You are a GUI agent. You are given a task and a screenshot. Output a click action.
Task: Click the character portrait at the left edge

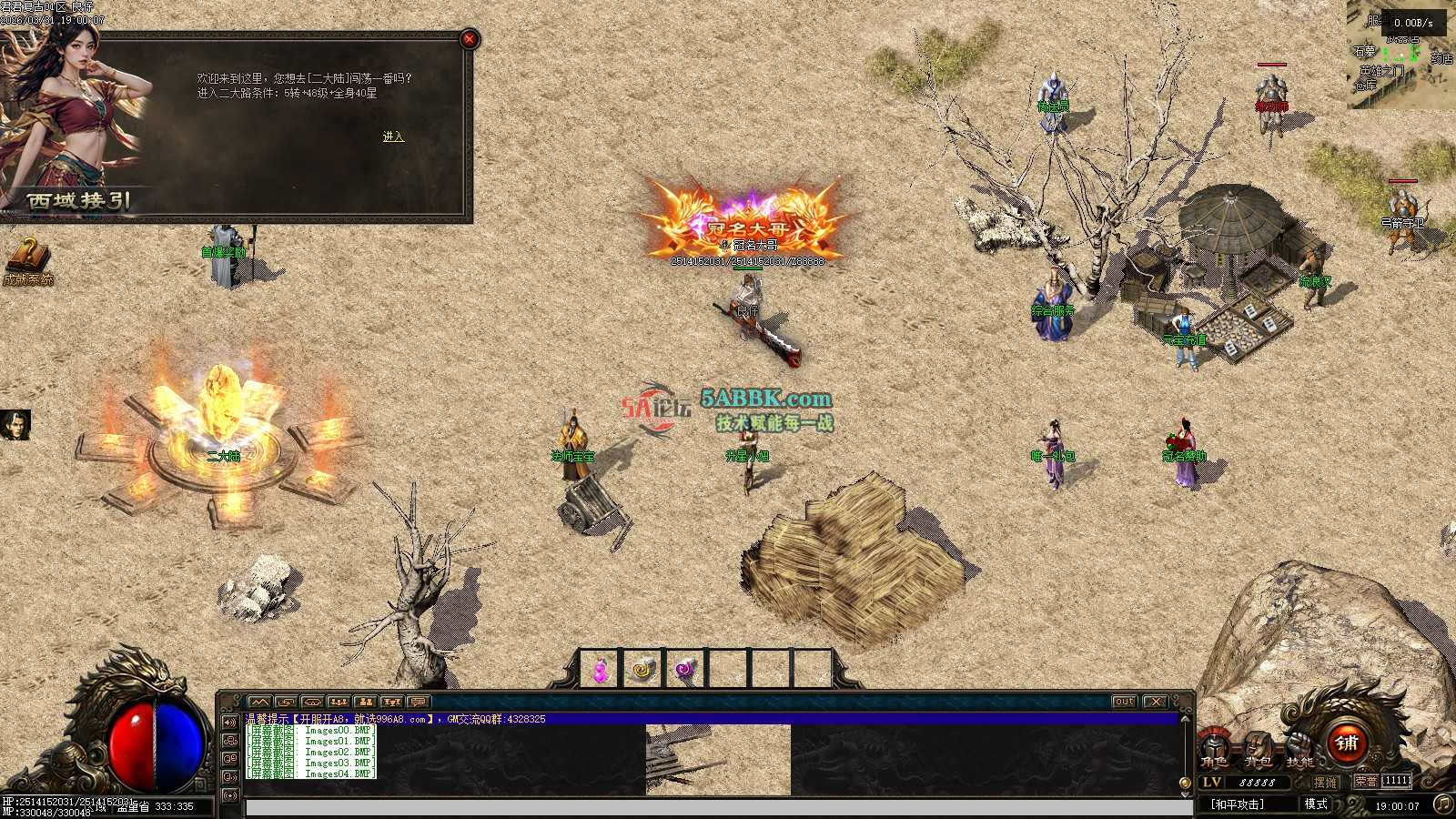[15, 425]
